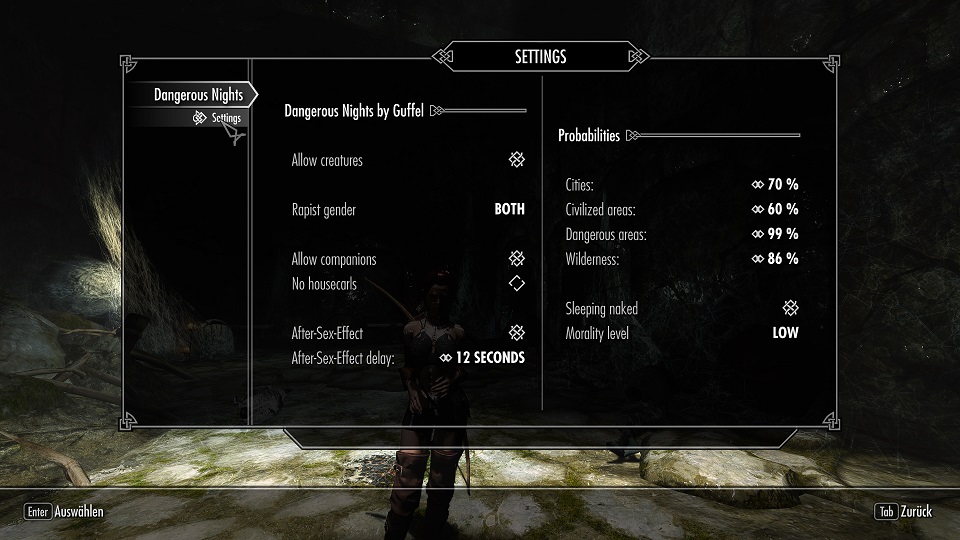Screen dimensions: 960x540
Task: Enable the No housecarls option
Action: point(516,284)
